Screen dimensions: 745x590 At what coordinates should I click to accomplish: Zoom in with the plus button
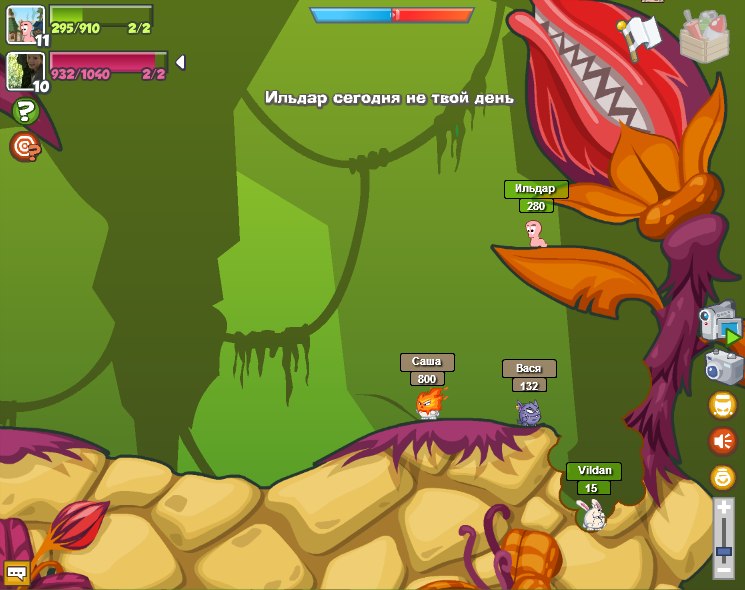[724, 507]
